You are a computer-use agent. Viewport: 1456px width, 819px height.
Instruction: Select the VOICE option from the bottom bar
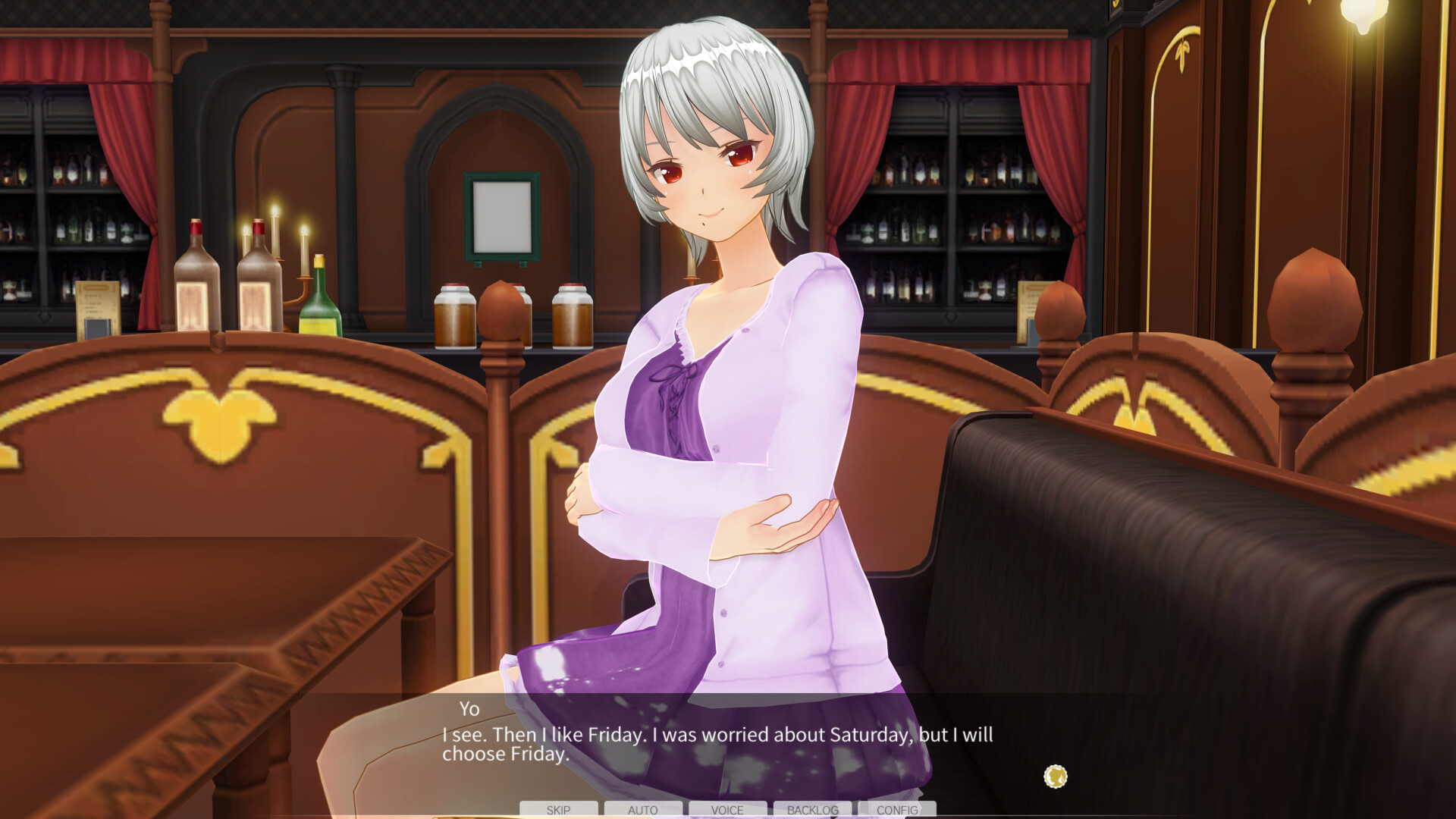[727, 809]
